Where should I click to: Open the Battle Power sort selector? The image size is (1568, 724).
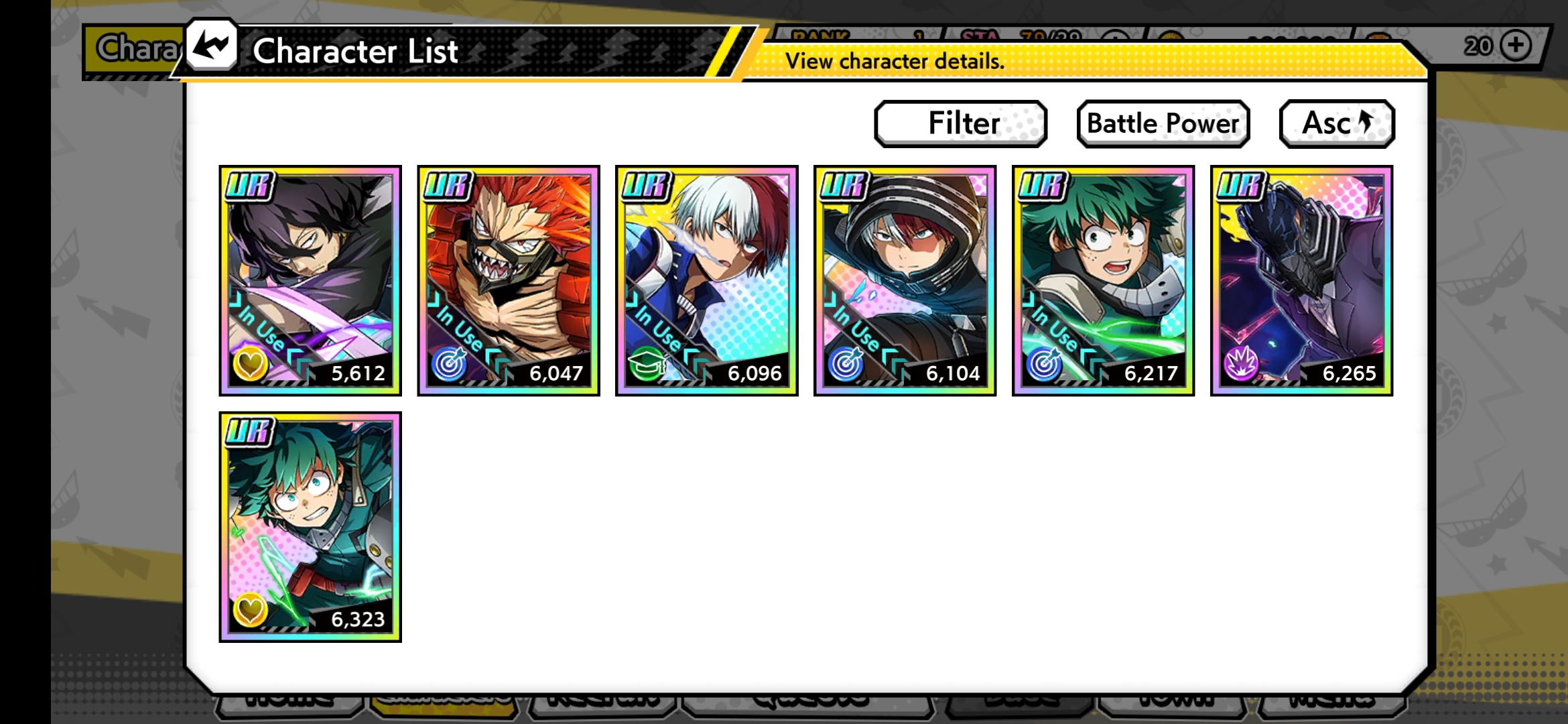coord(1163,123)
